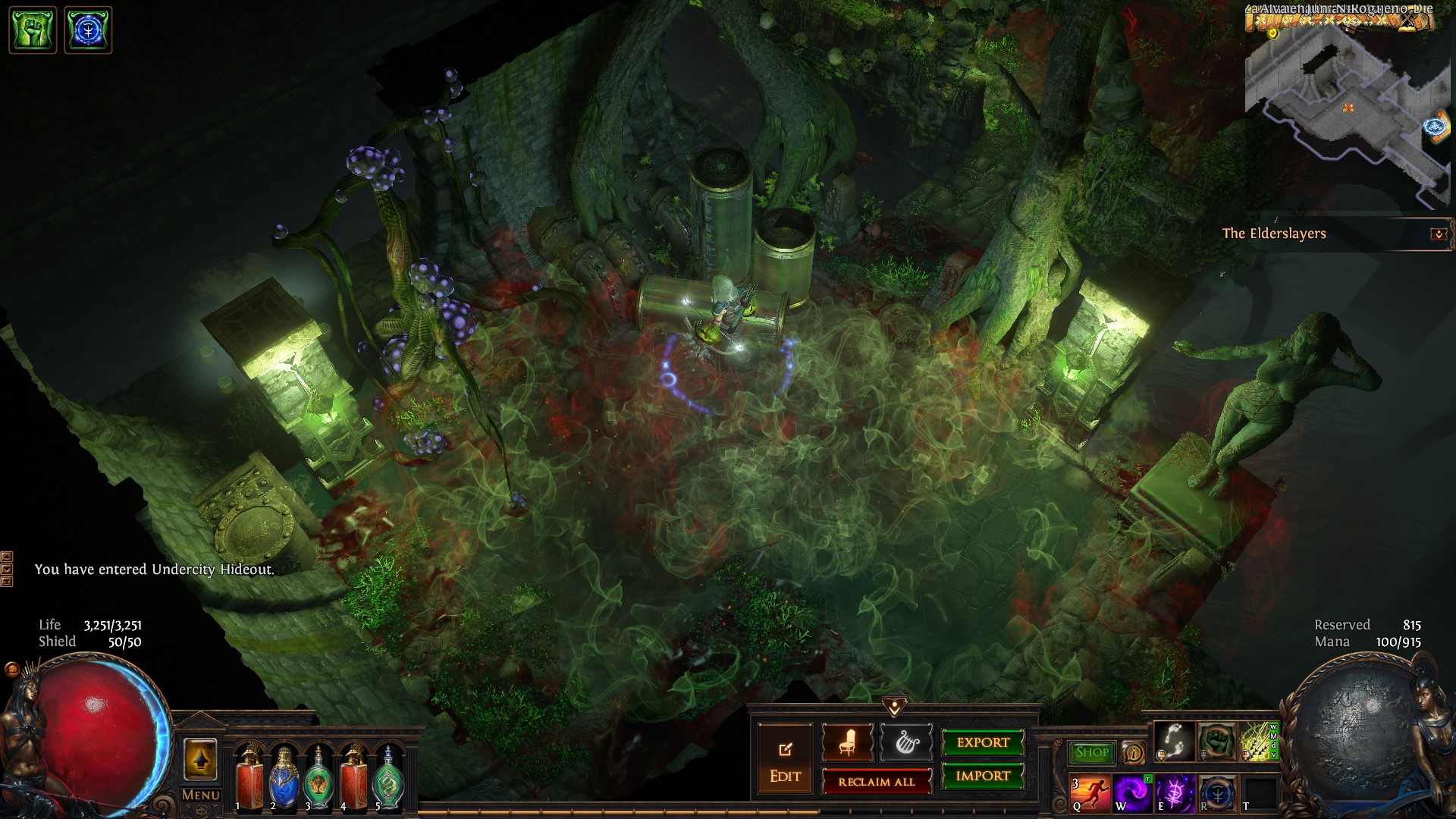Select the lightning arrows attack skill

tap(1258, 741)
